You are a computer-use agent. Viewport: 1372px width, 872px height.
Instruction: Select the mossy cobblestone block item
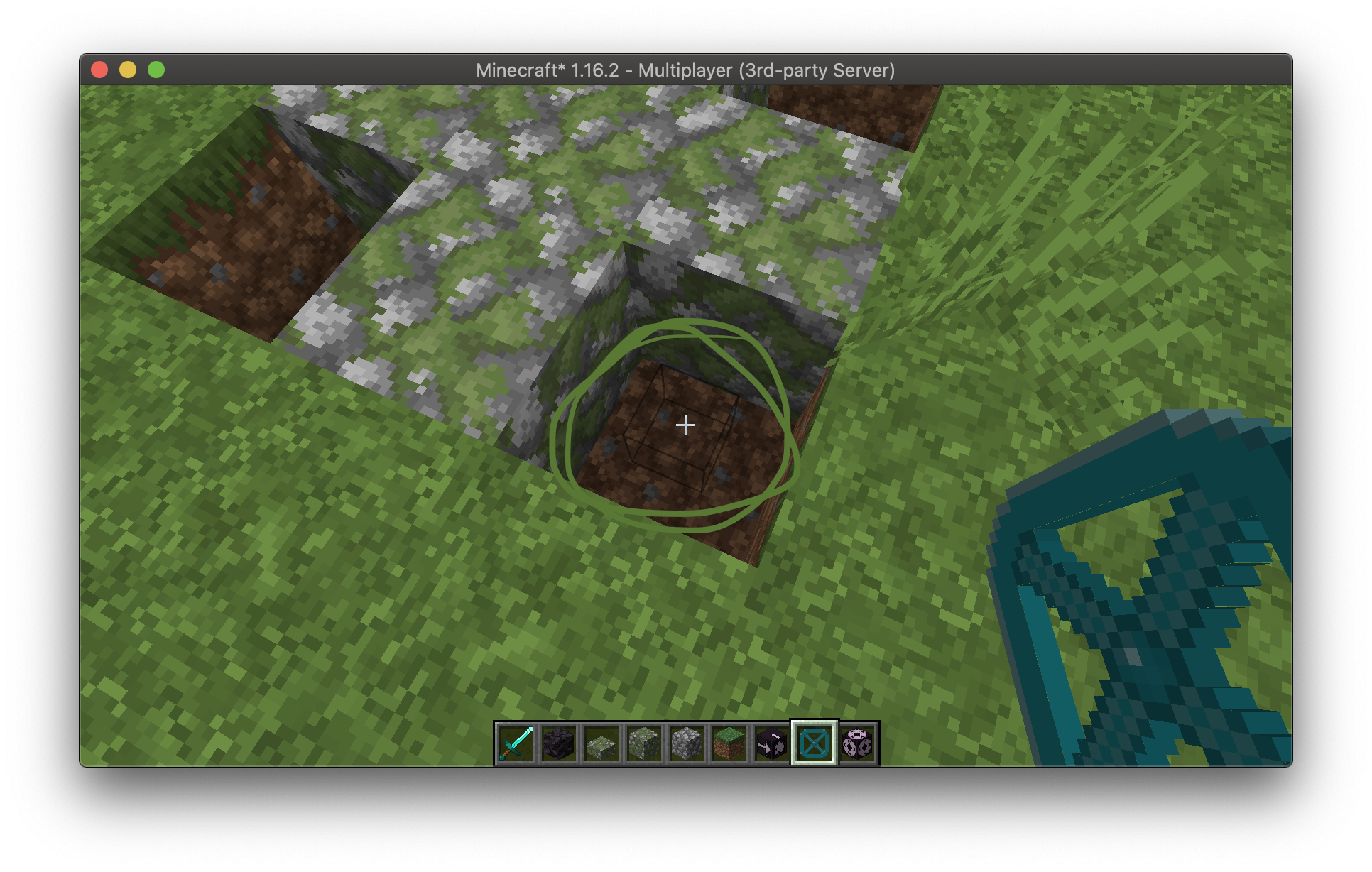644,743
